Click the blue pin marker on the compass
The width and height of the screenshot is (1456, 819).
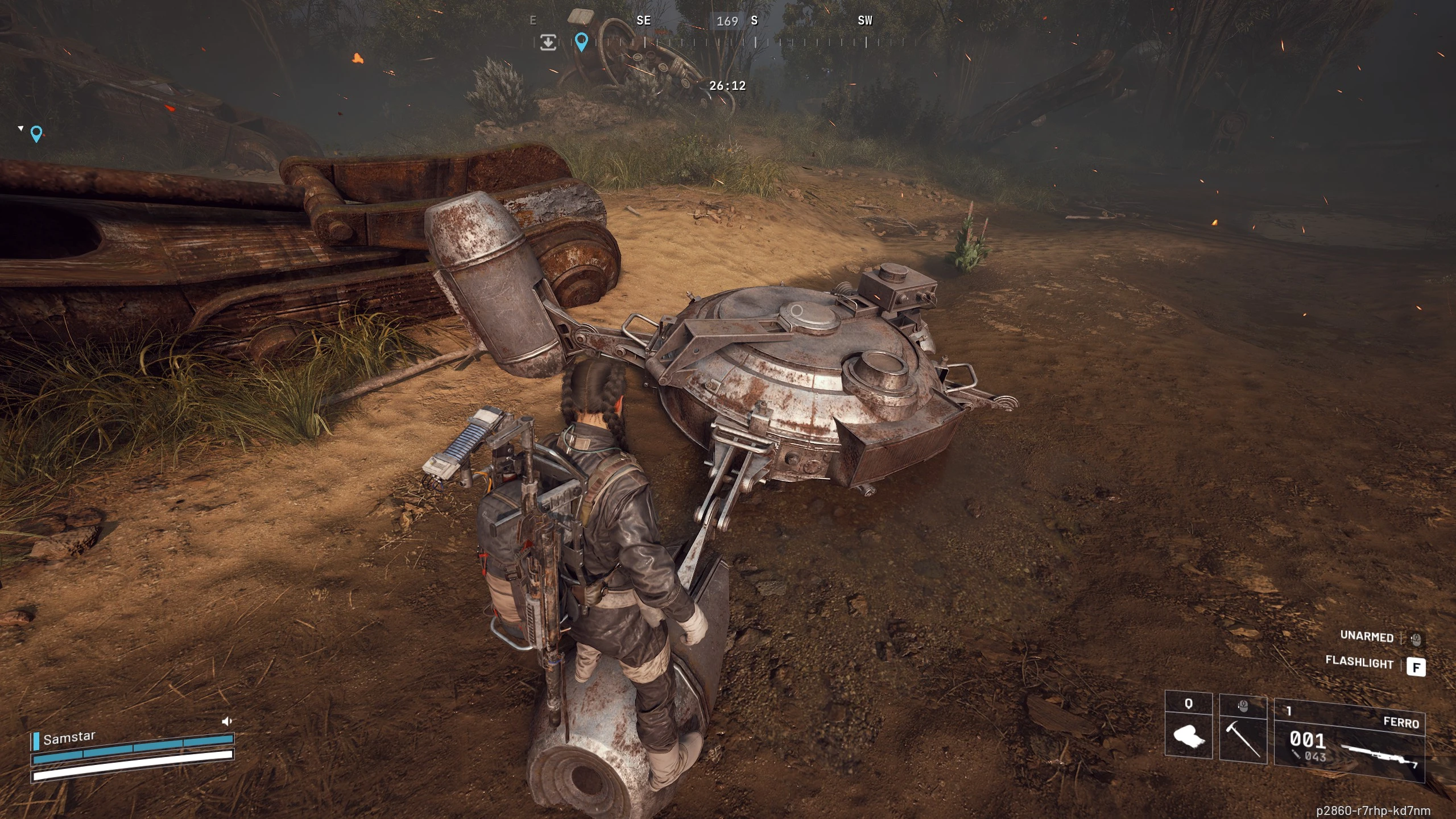click(x=581, y=42)
